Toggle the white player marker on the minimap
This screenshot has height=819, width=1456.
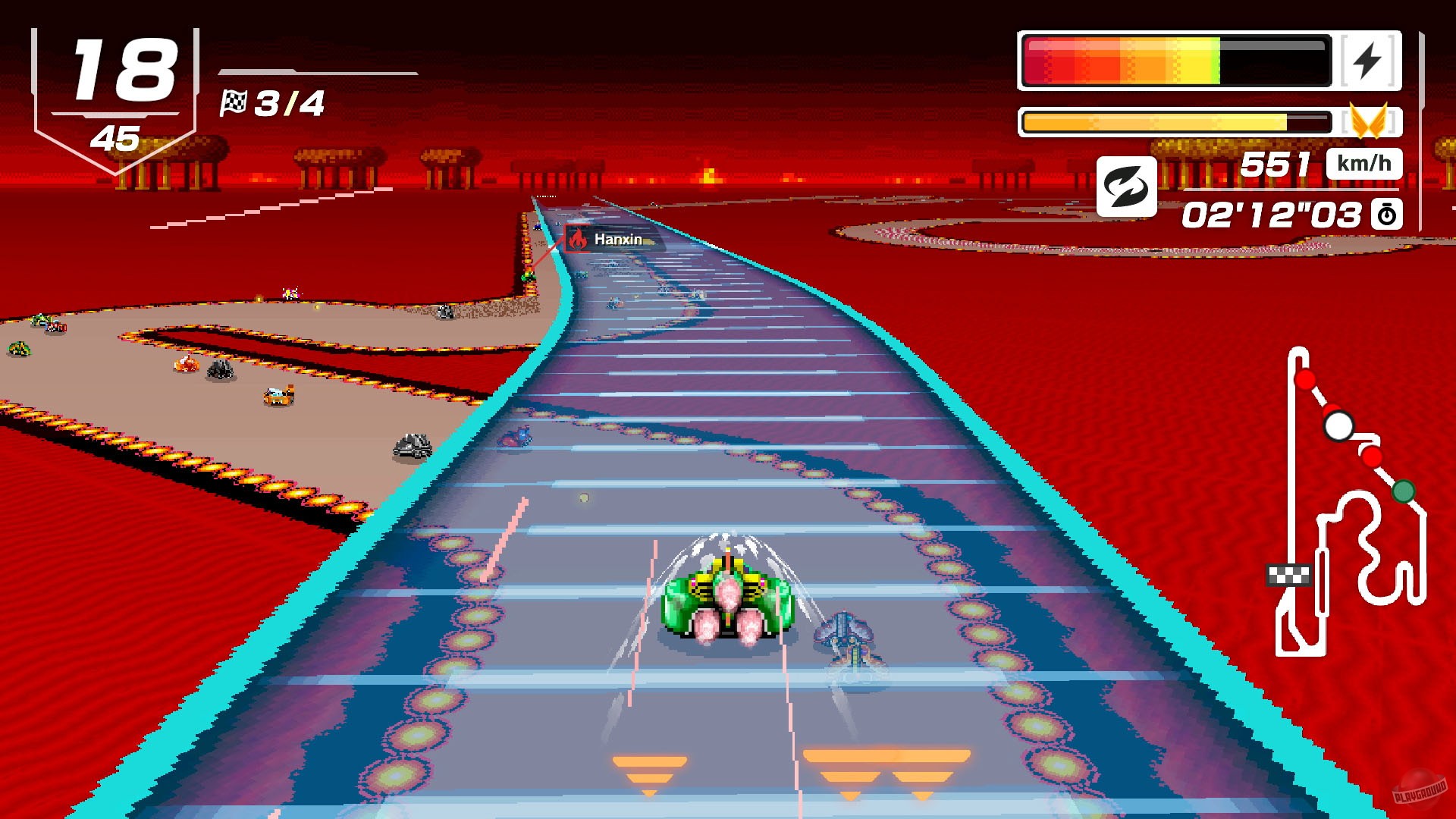[x=1338, y=425]
